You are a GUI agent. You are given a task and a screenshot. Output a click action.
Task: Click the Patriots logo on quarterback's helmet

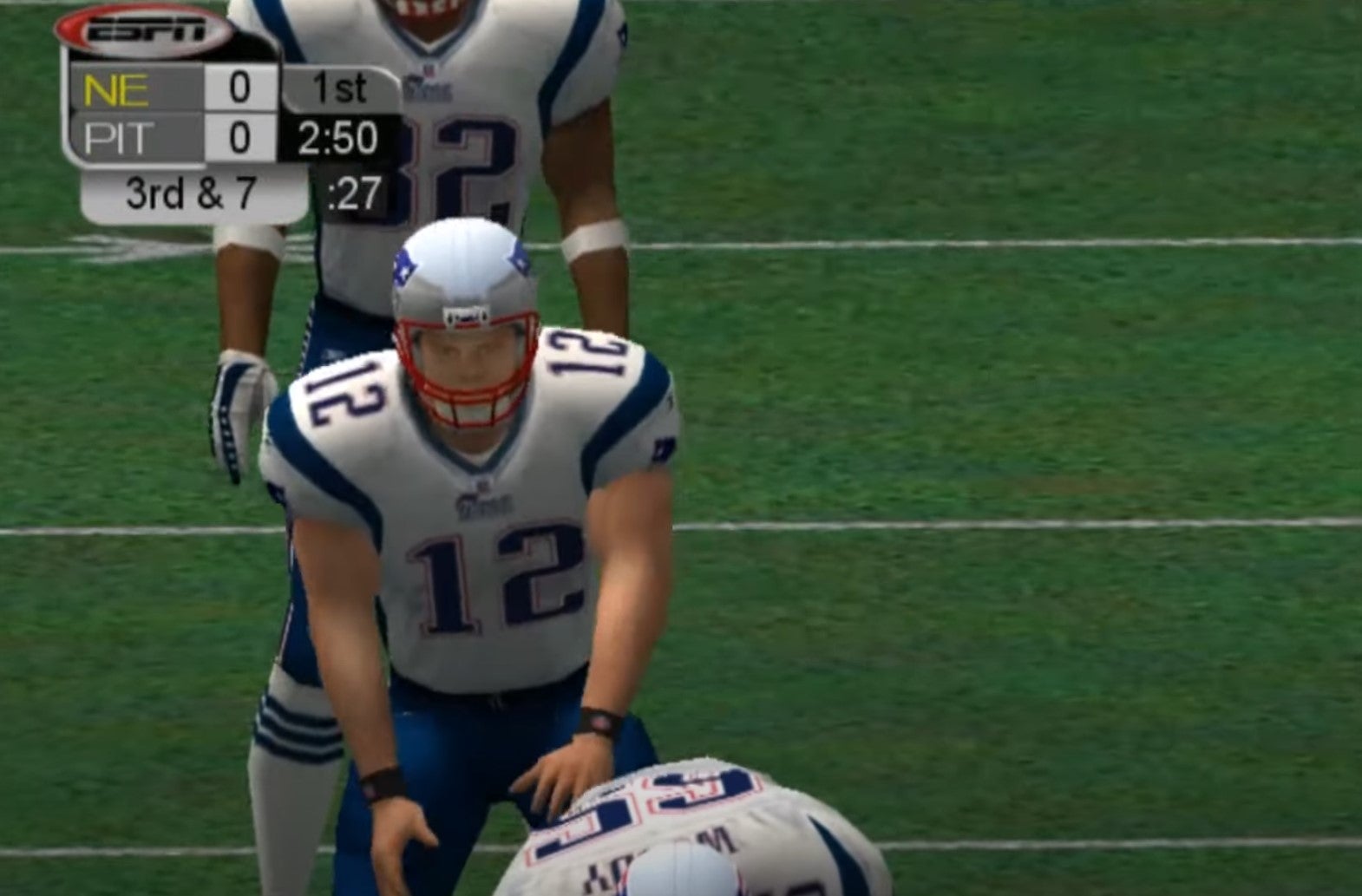pyautogui.click(x=403, y=265)
